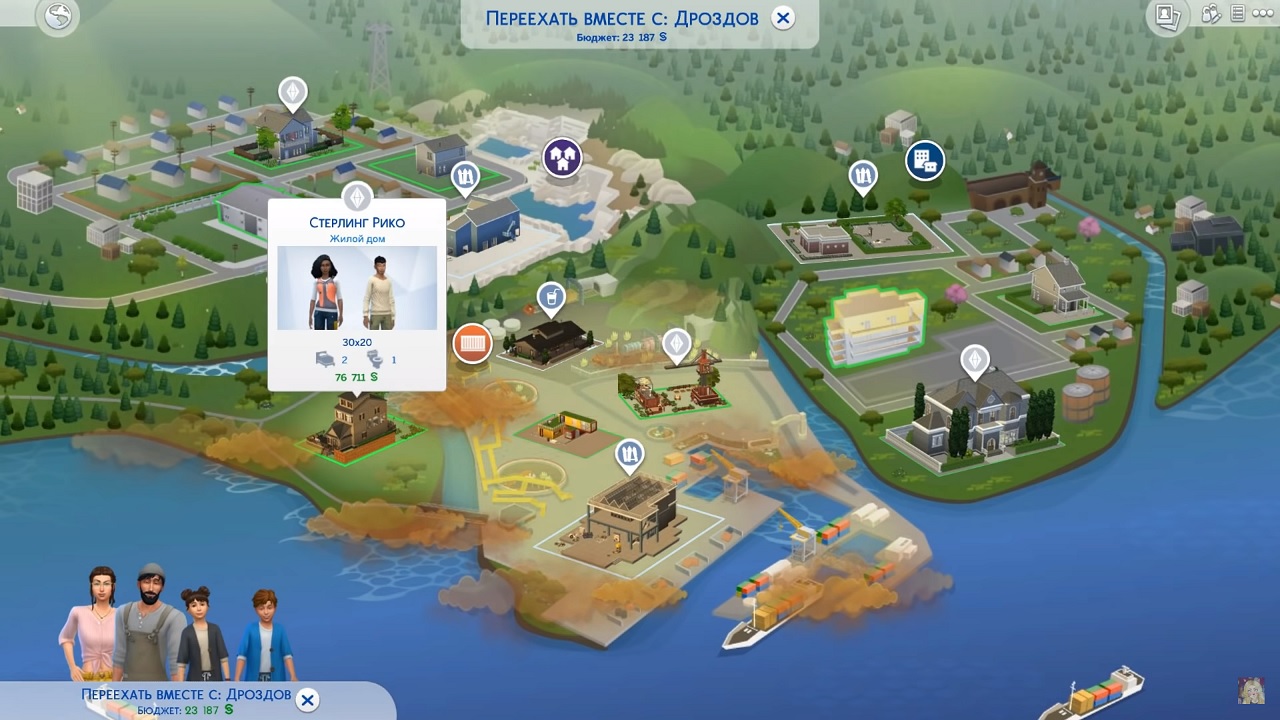
Task: Click the orange shipping container icon
Action: (x=472, y=344)
